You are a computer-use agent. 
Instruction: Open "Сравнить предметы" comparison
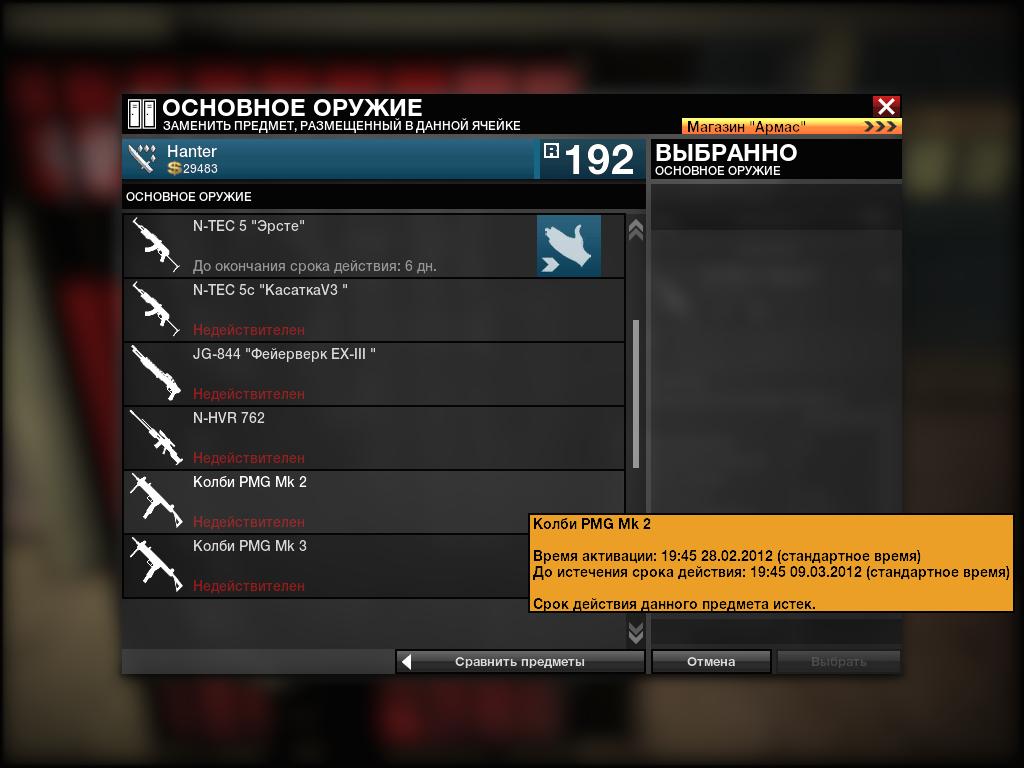[x=520, y=661]
